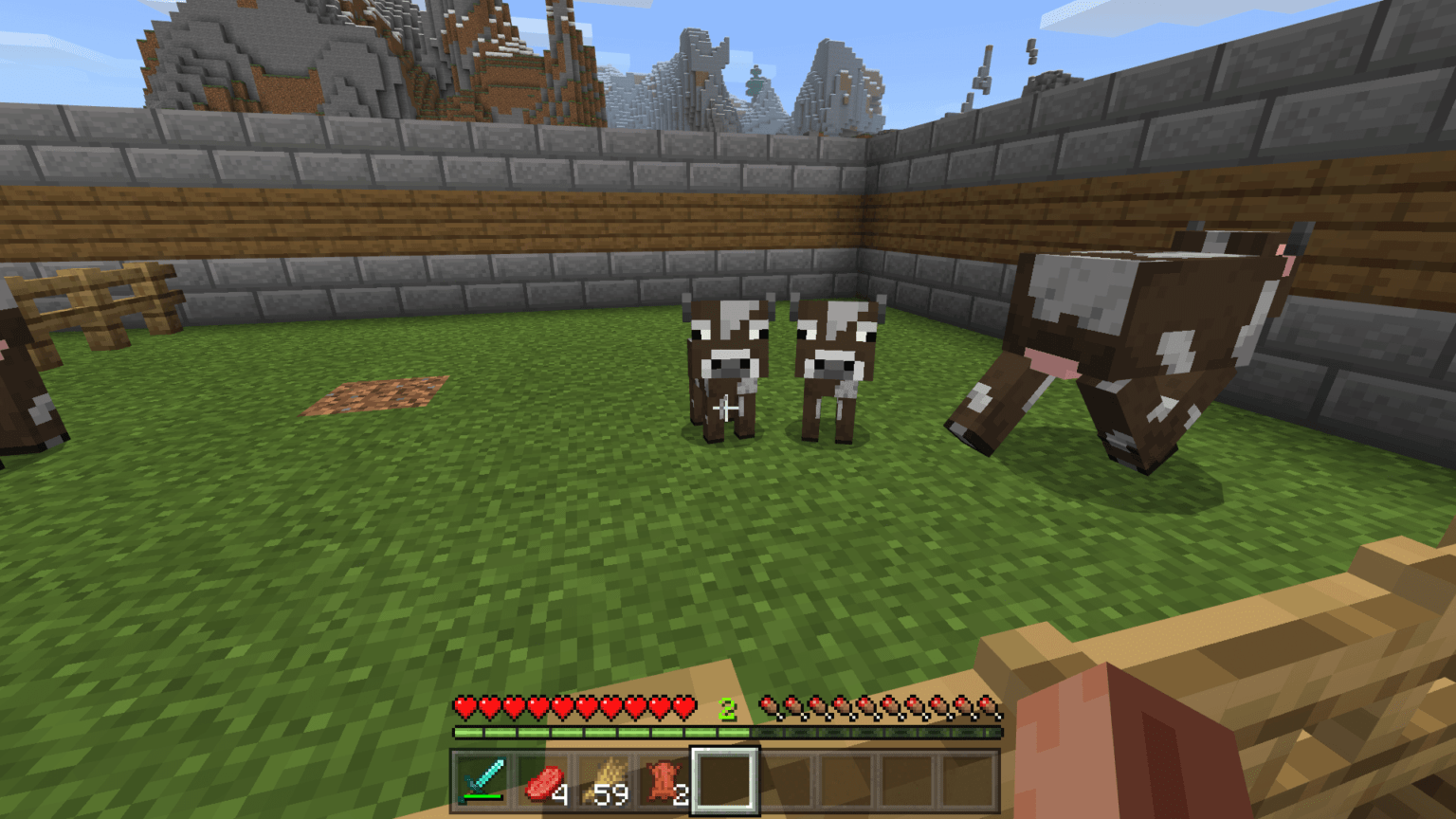Click the crosshair at screen center
The width and height of the screenshot is (1456, 819).
[726, 408]
